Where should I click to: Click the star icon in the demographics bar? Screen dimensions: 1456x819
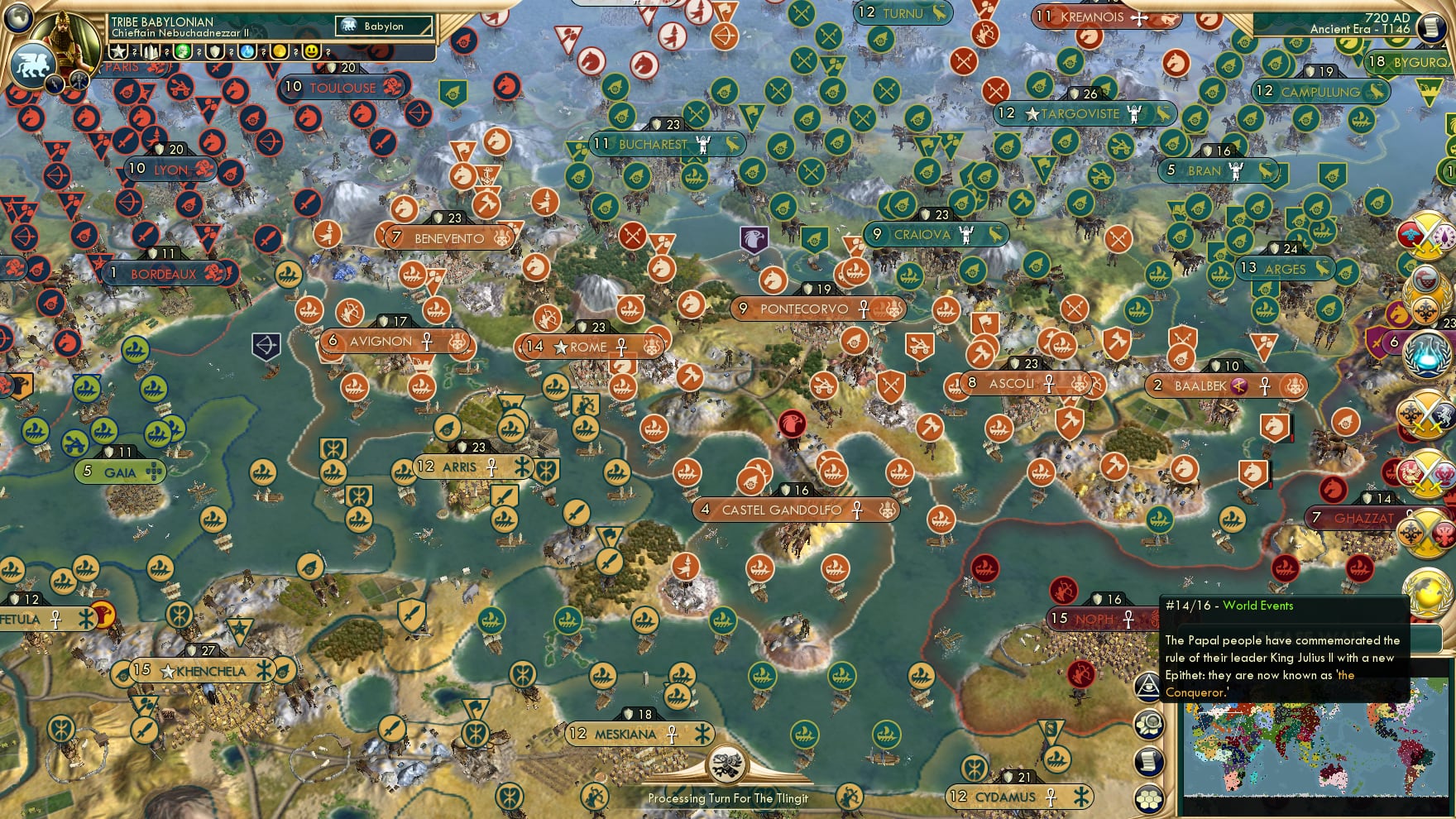point(117,52)
